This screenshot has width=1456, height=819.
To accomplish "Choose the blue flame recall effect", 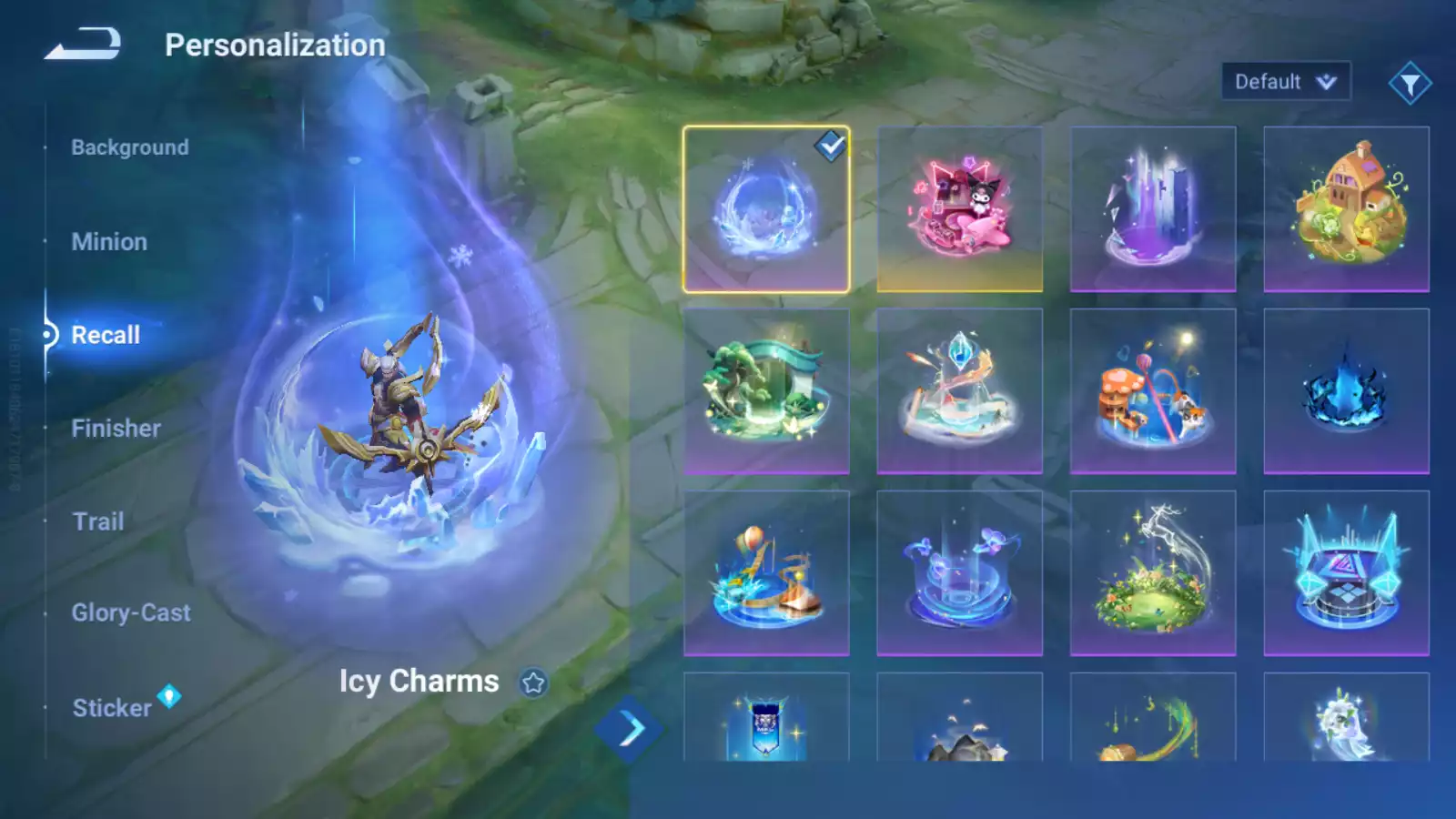I will [1346, 391].
